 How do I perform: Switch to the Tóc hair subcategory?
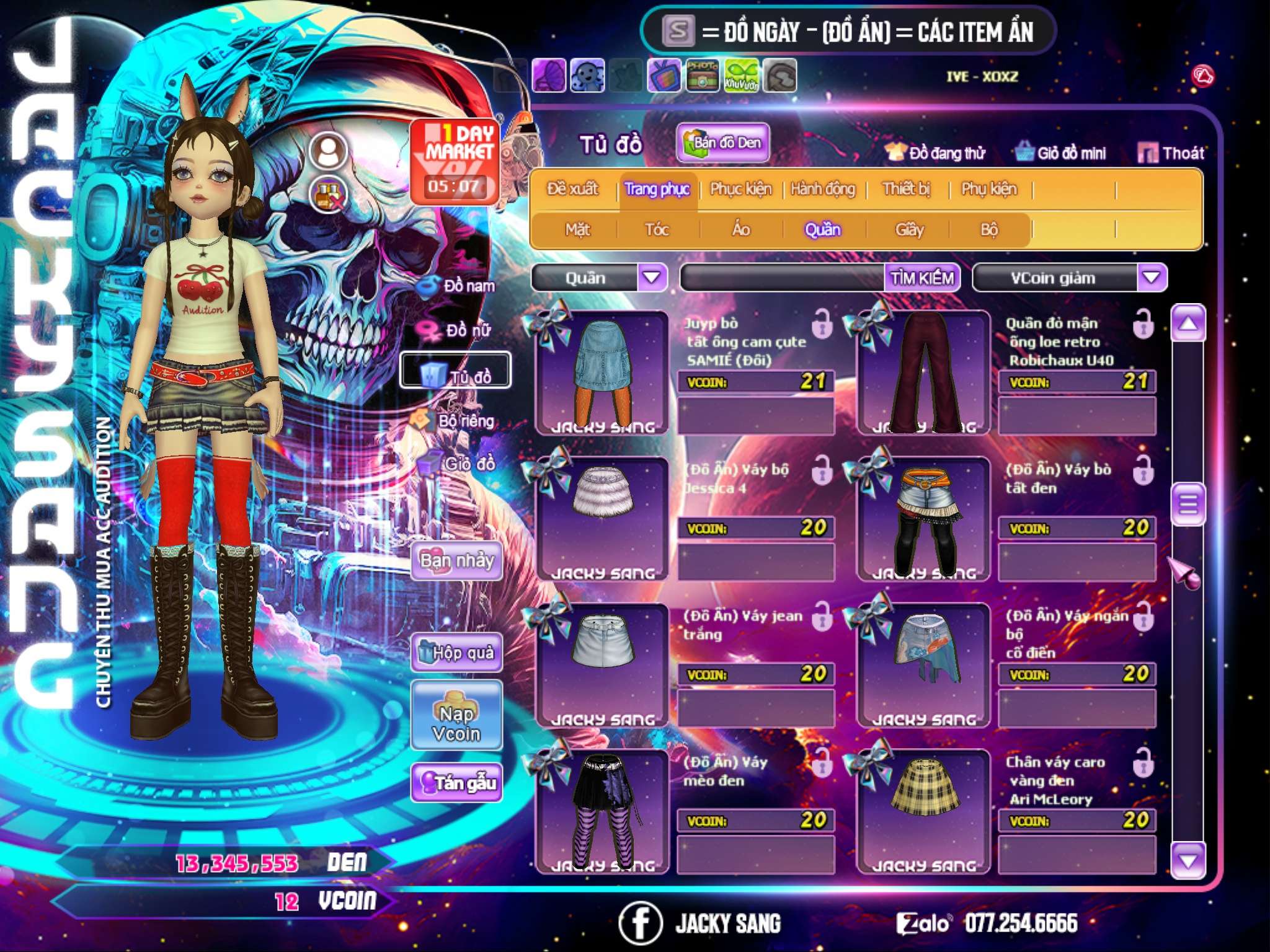pyautogui.click(x=657, y=230)
